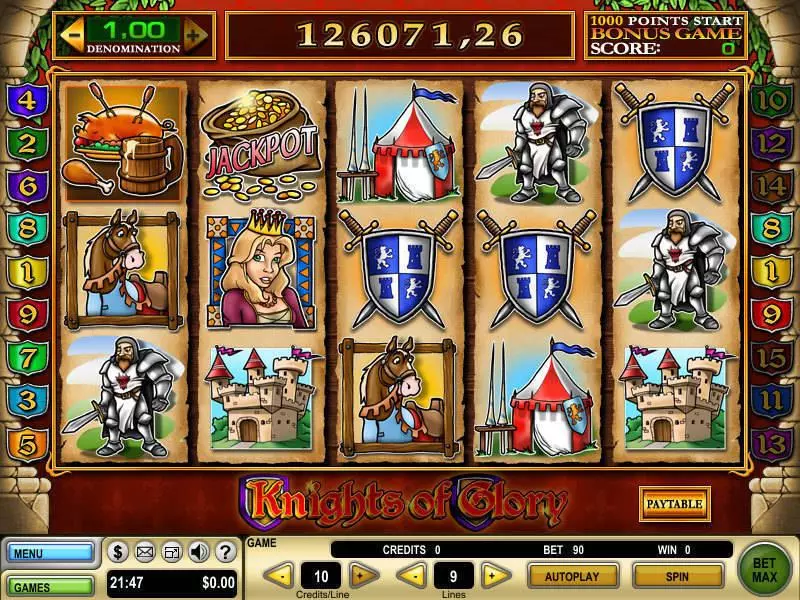Screen dimensions: 800x600
Task: Open the envelope message icon
Action: pos(145,551)
